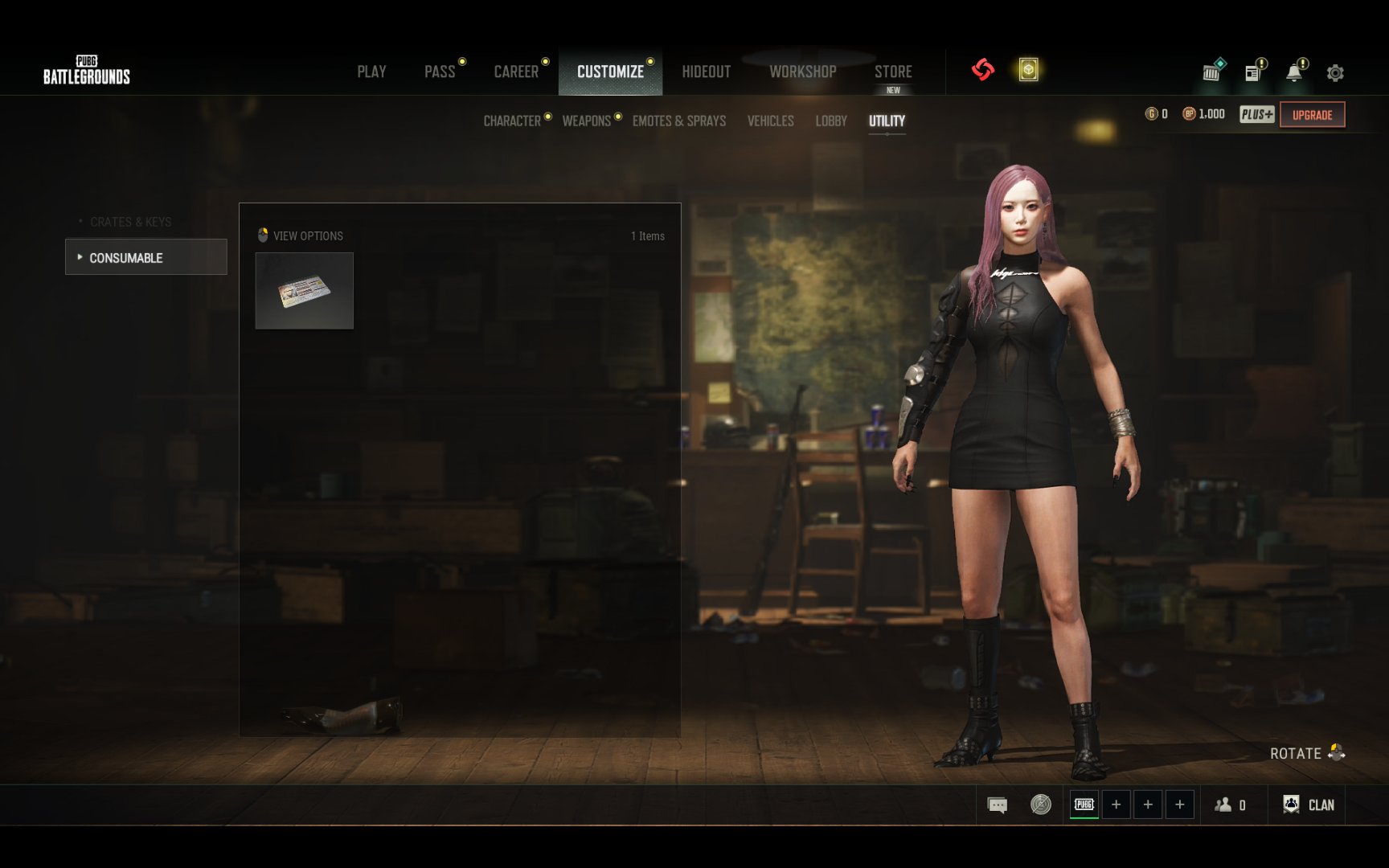Select the Workshop tab
Screen dimensions: 1389x868
[802, 72]
